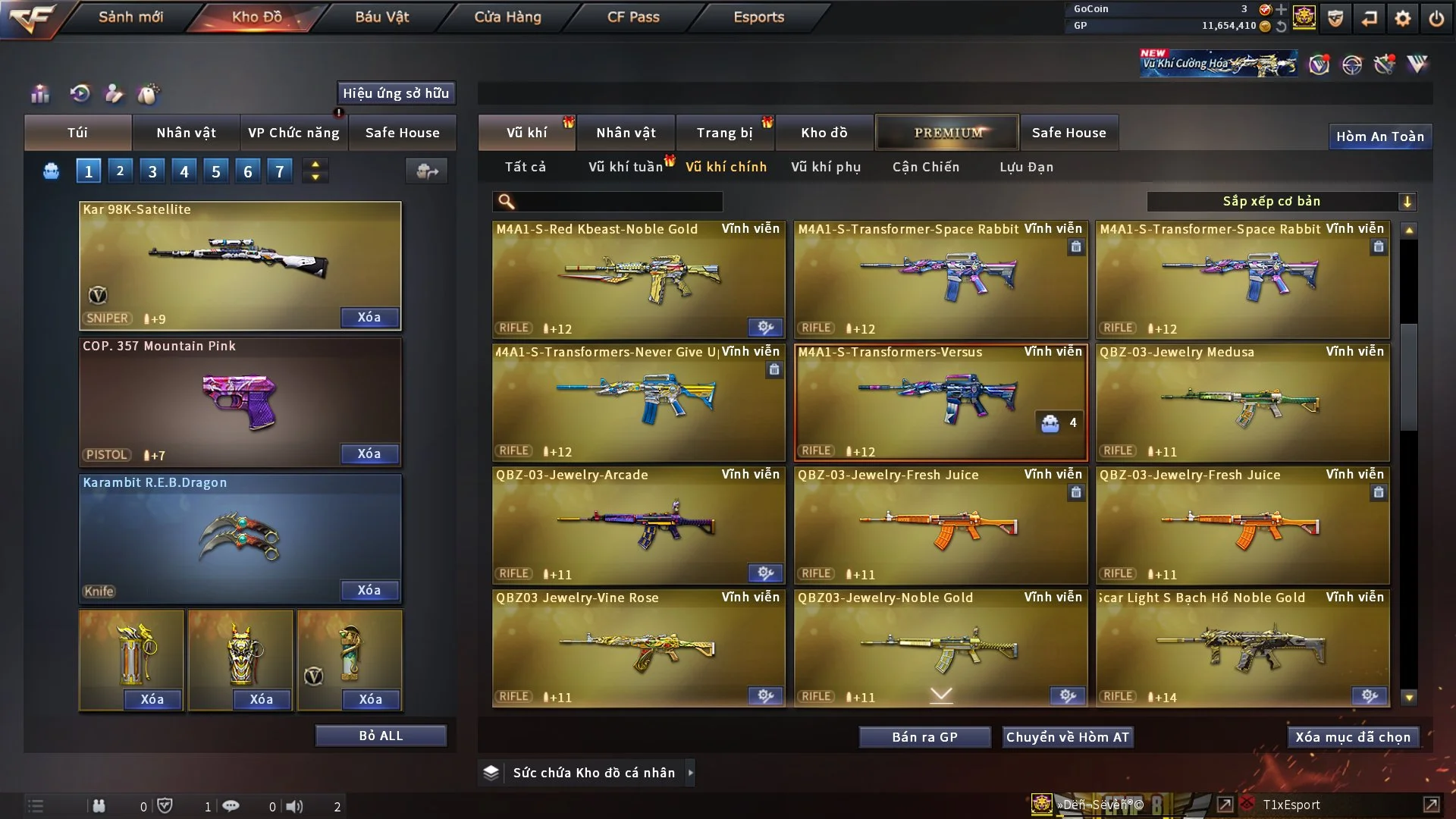Open settings with the gear icon
The width and height of the screenshot is (1456, 819).
1403,18
